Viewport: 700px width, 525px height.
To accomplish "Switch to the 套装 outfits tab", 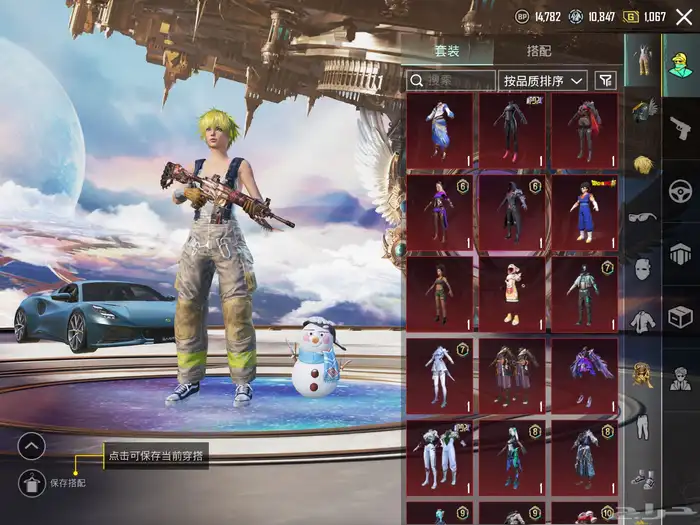I will point(447,51).
